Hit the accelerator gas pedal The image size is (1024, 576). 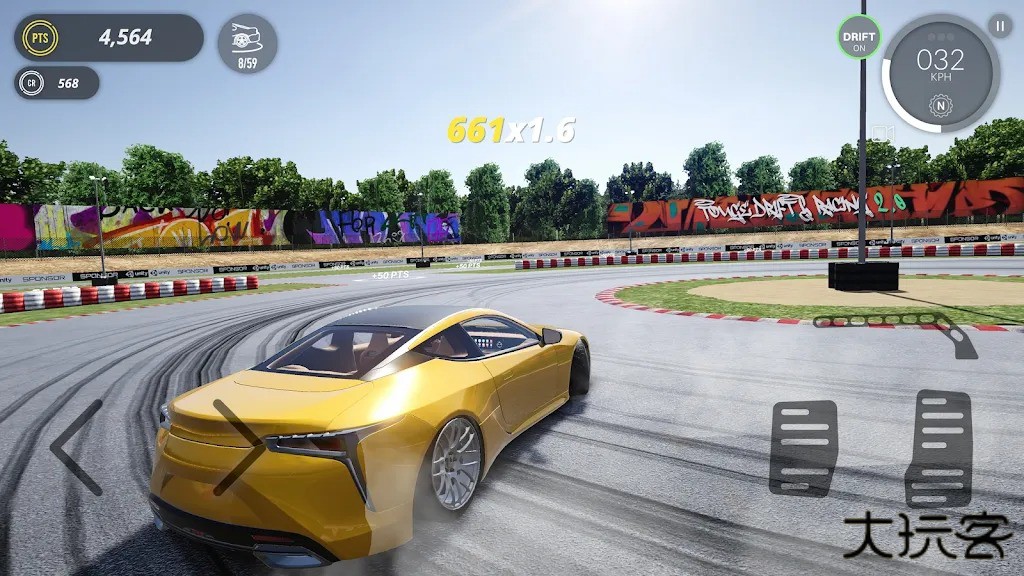(x=938, y=447)
